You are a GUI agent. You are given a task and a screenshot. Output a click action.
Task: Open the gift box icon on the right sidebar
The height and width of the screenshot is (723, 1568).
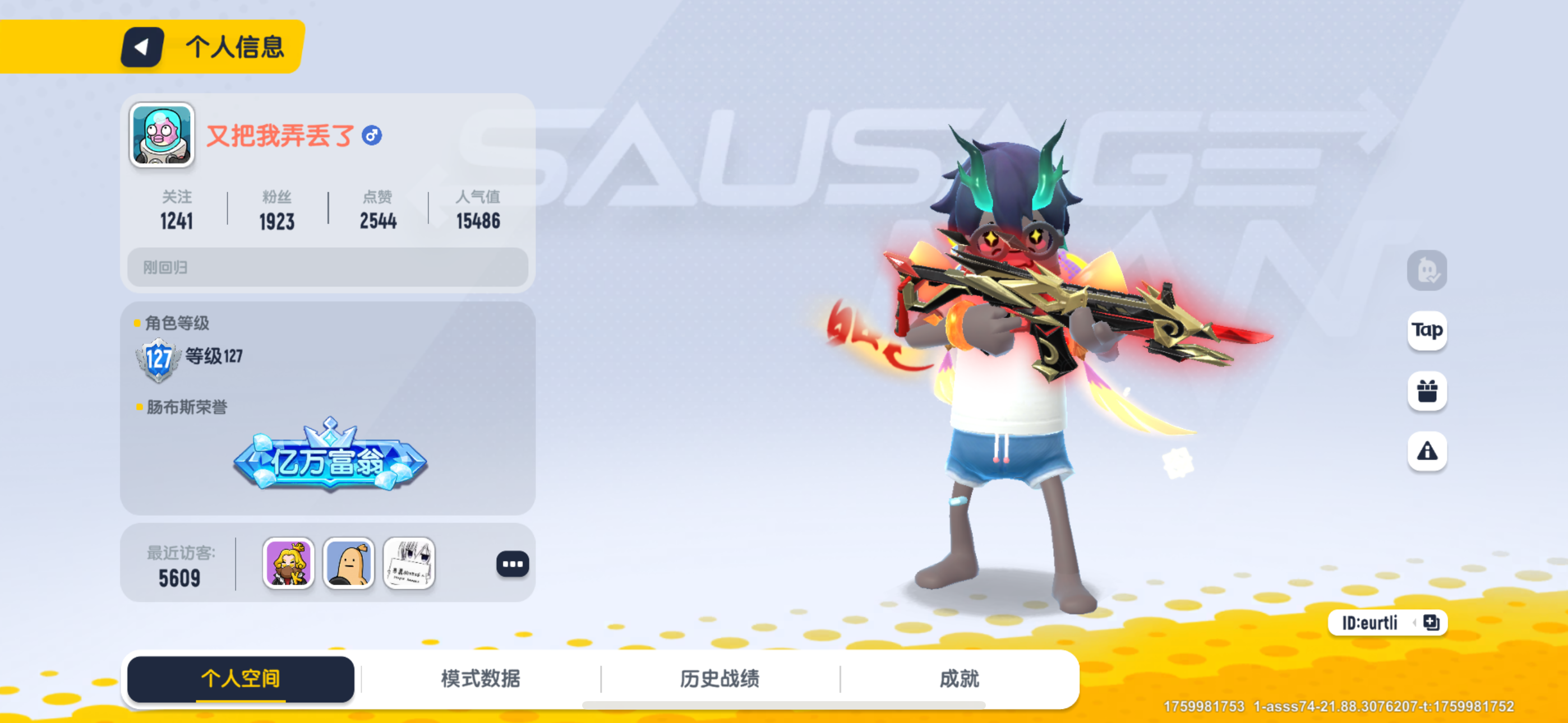[x=1427, y=391]
